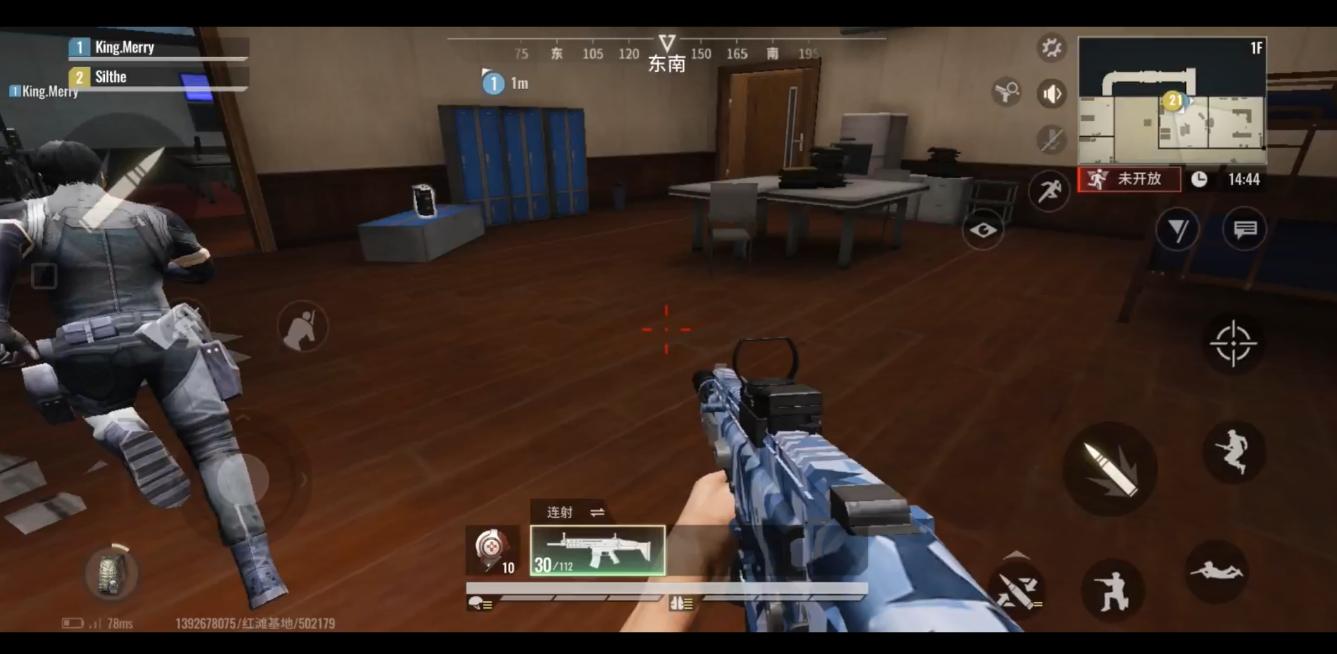1337x654 pixels.
Task: Aim down sights with the crosshair button
Action: pos(1233,343)
